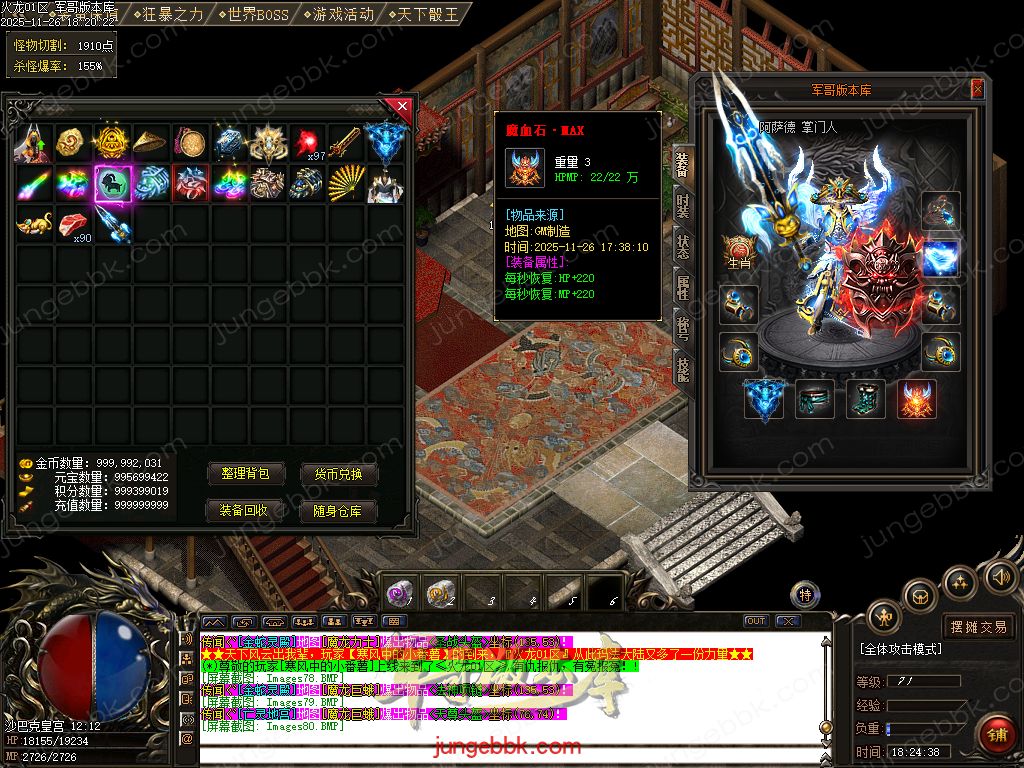Close the inventory bag window
Viewport: 1024px width, 768px height.
tap(402, 105)
